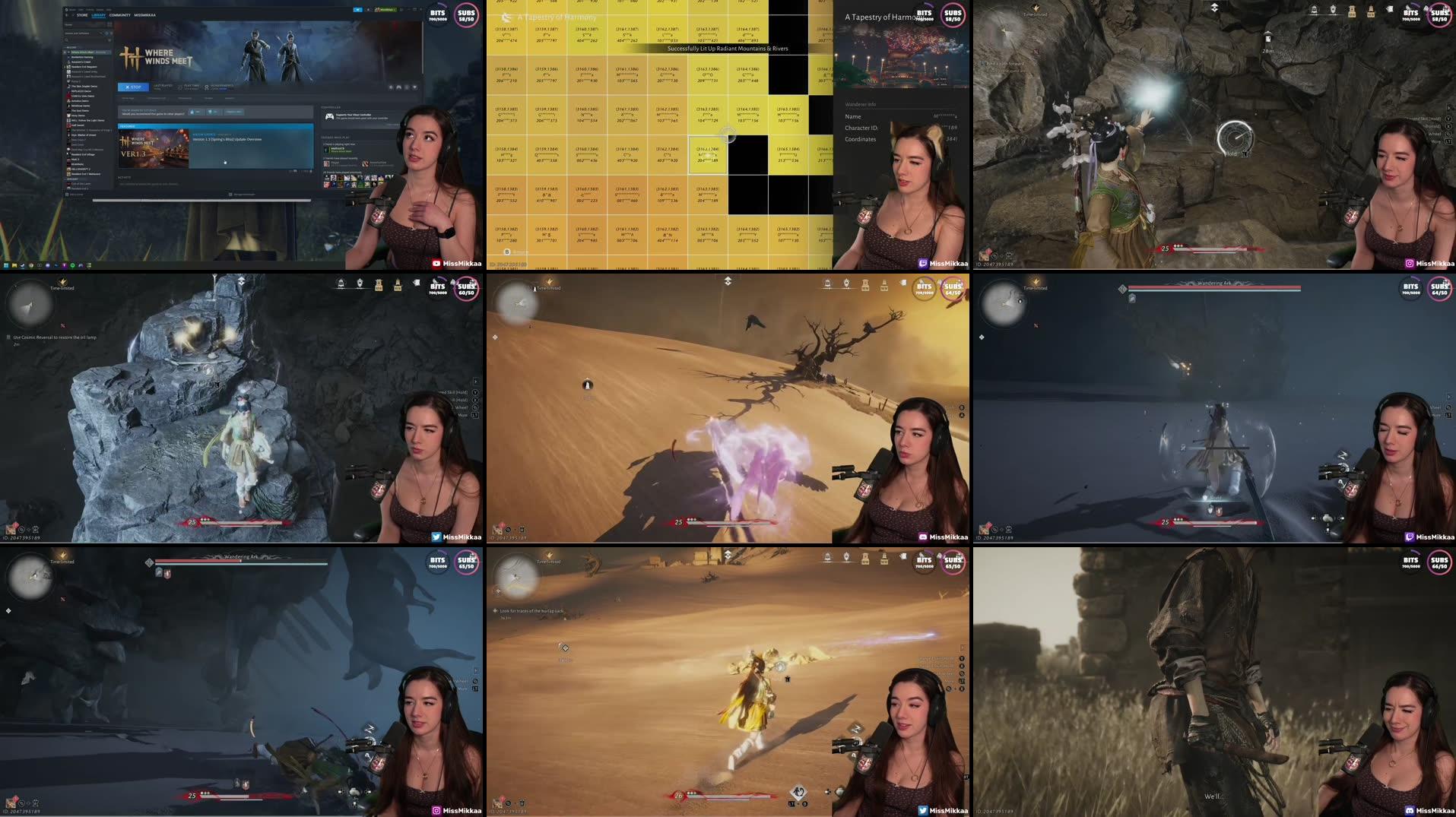
Task: Switch to the STORE tab in Steam
Action: pos(82,15)
